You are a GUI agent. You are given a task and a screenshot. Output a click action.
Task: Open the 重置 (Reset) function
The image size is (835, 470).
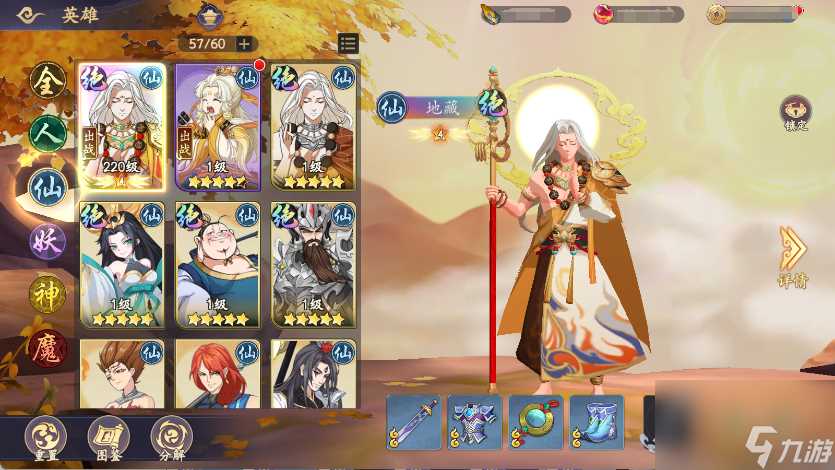tap(44, 437)
